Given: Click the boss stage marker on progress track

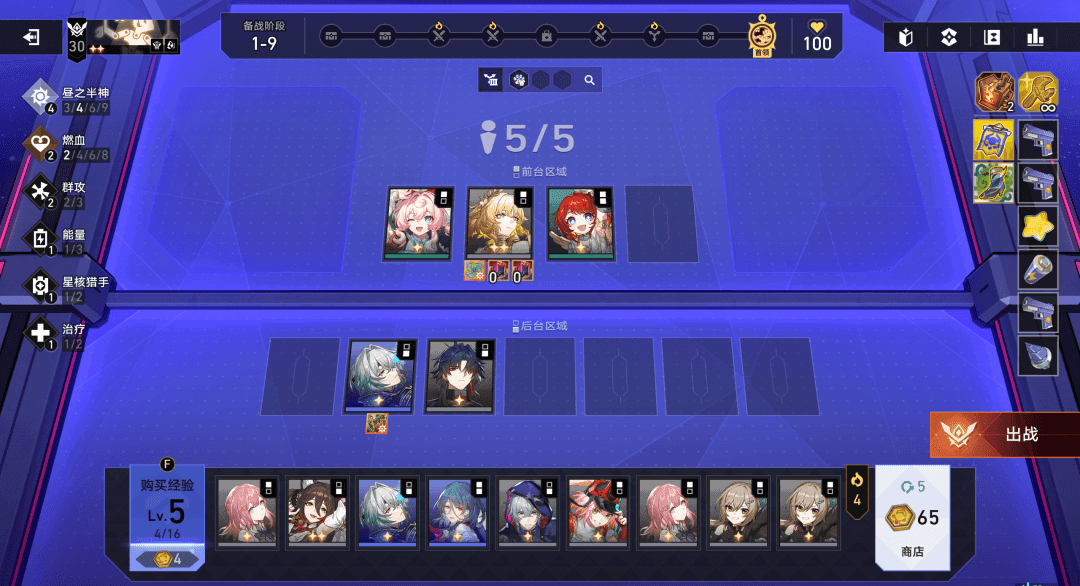Looking at the screenshot, I should pyautogui.click(x=762, y=37).
